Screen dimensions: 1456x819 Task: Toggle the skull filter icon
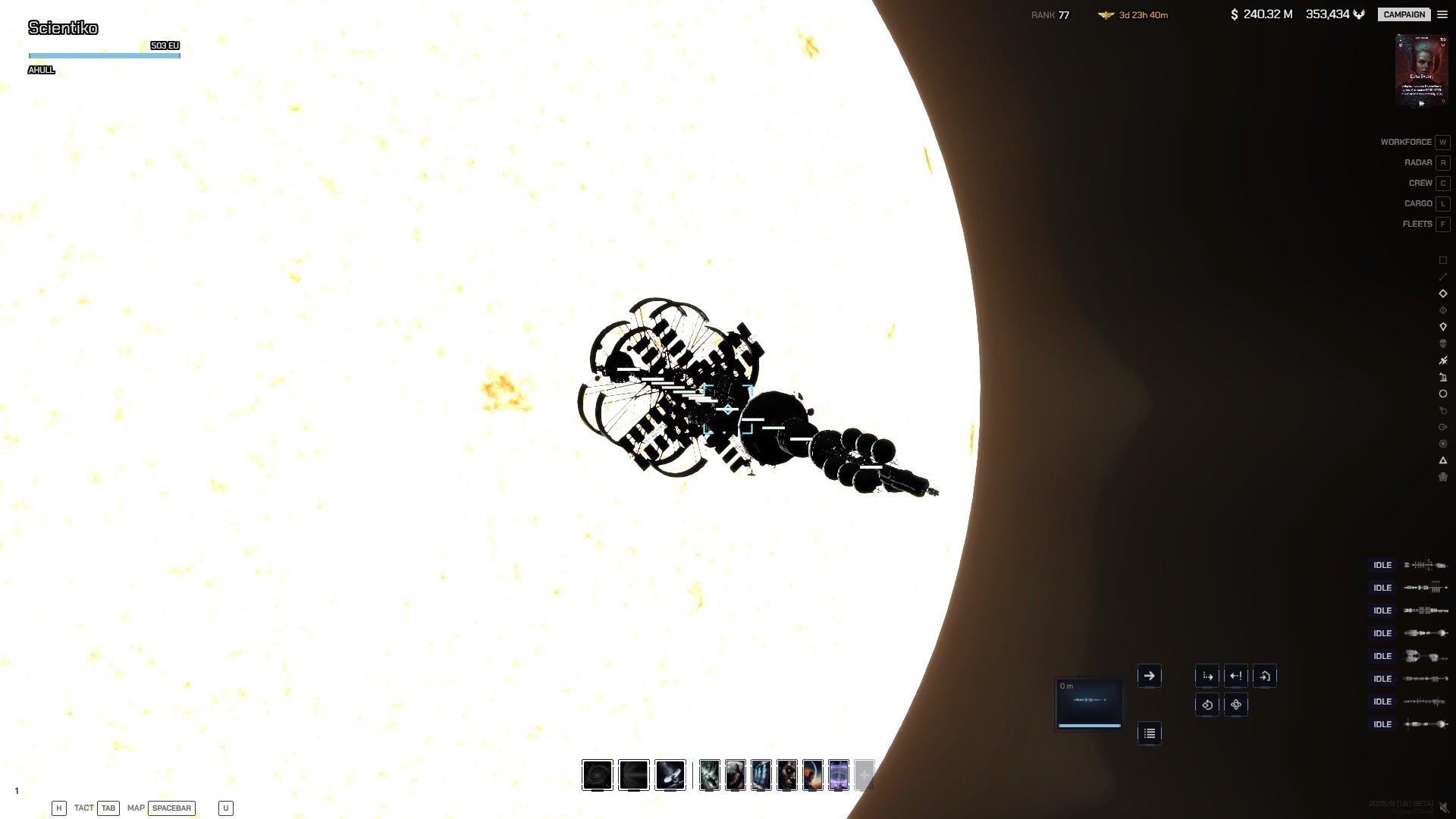(x=1443, y=344)
